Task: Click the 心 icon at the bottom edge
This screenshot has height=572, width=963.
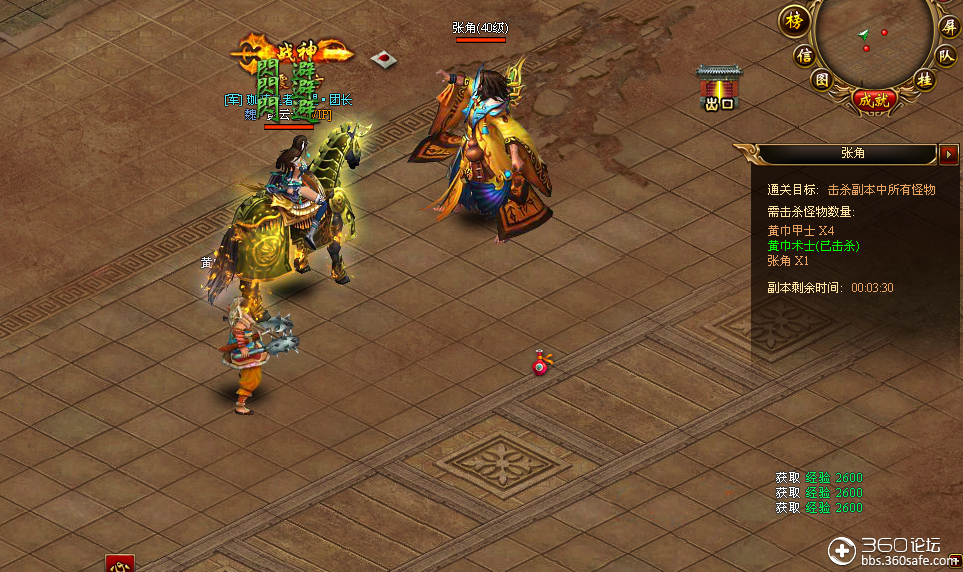Action: pyautogui.click(x=120, y=564)
